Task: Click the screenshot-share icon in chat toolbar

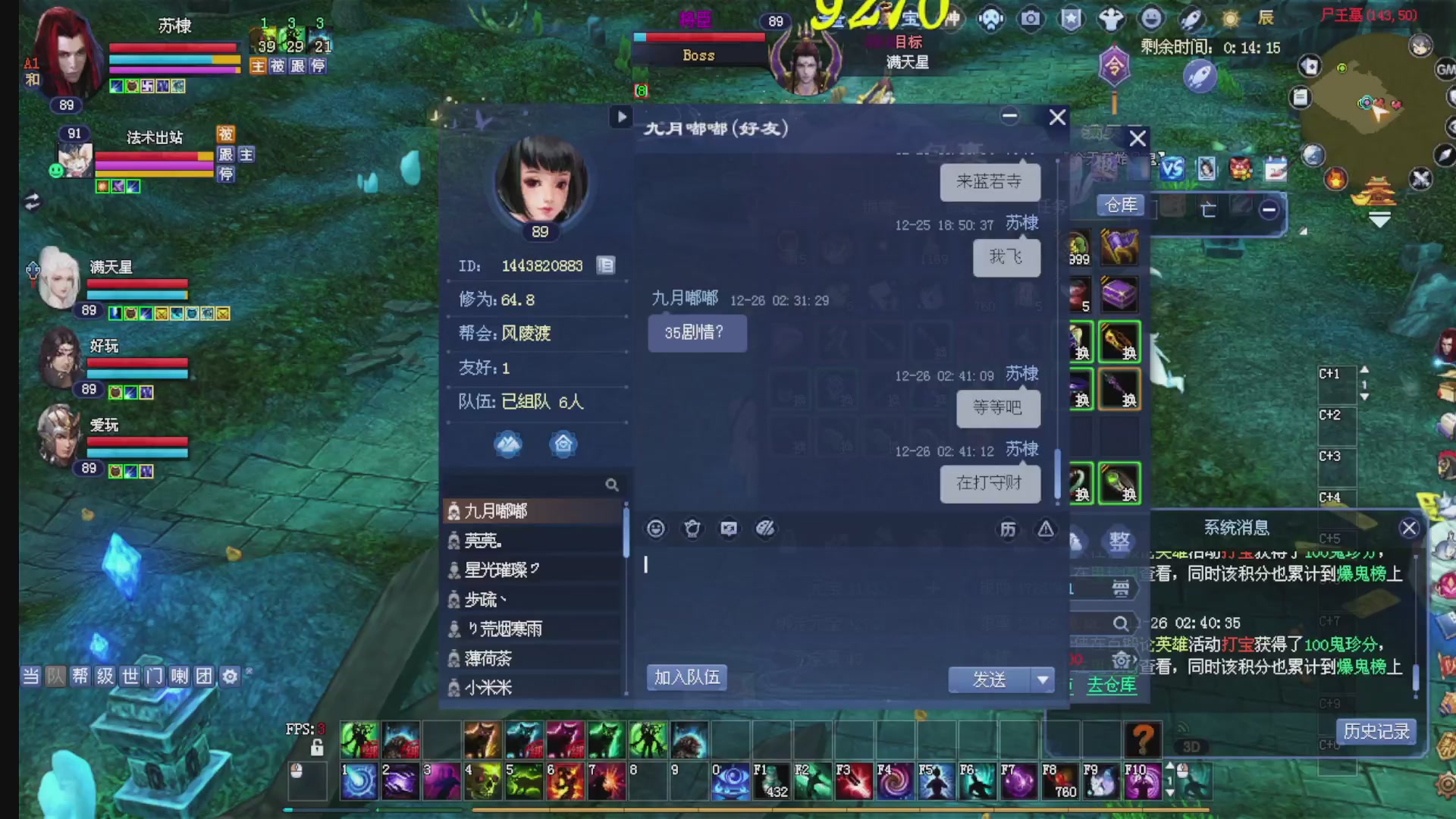Action: [x=729, y=529]
